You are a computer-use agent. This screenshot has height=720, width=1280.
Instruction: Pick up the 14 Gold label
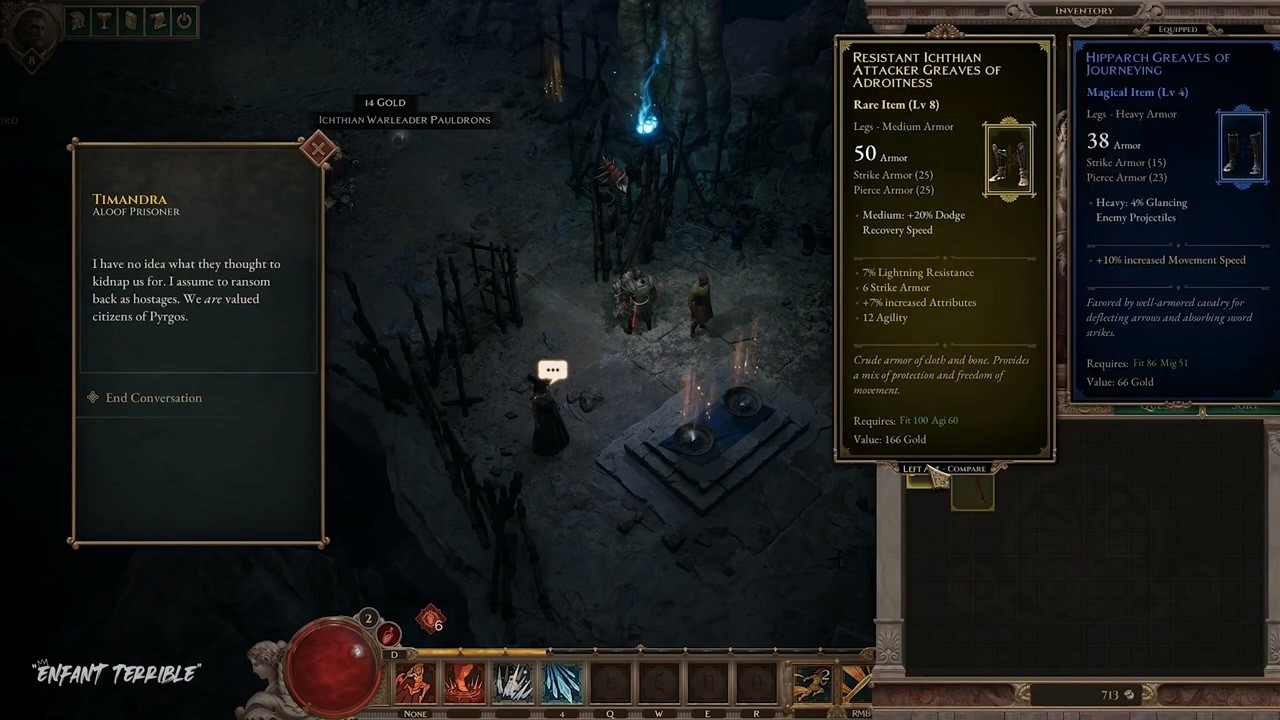(384, 102)
